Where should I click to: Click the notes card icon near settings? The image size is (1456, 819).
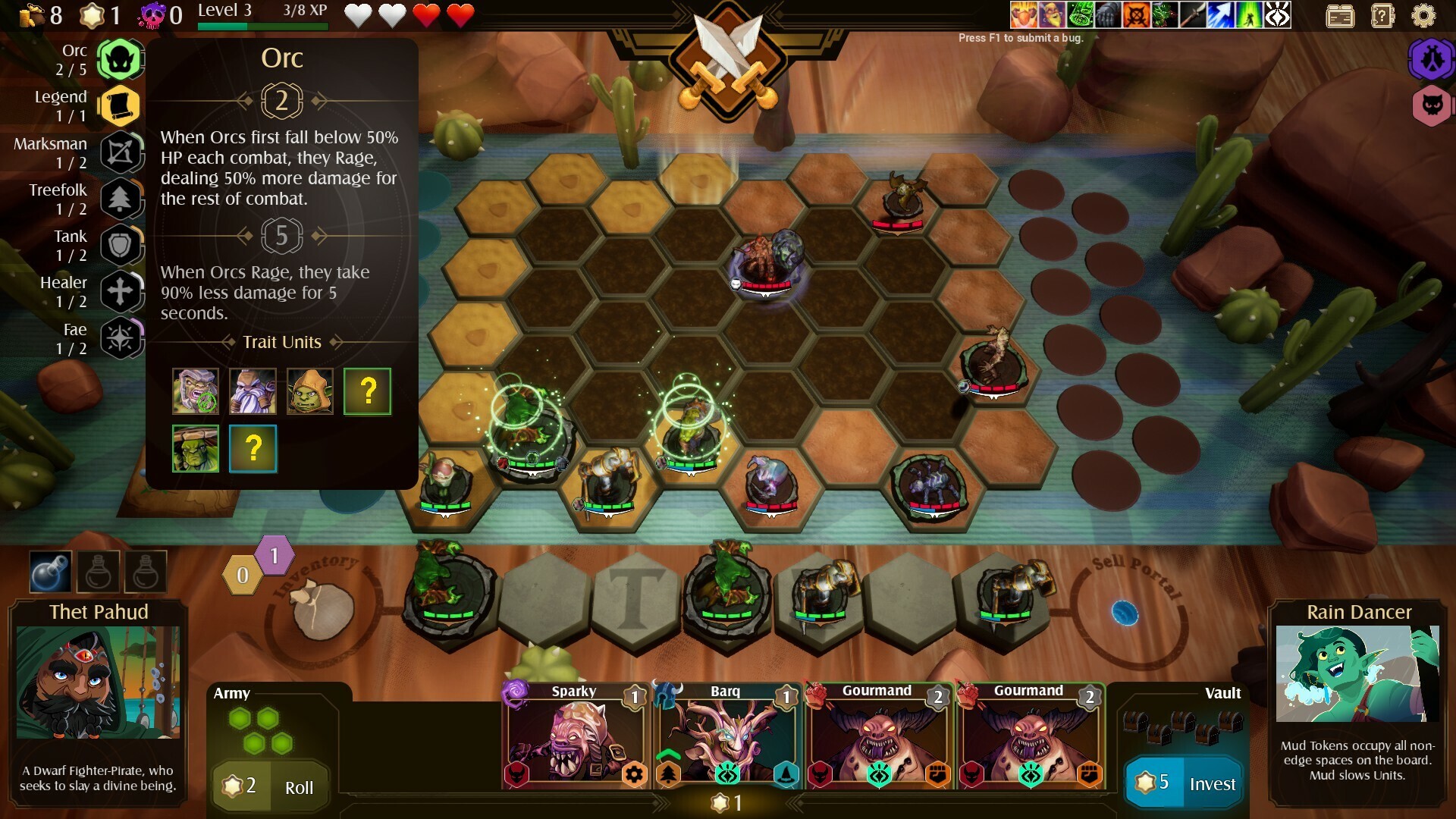pyautogui.click(x=1340, y=15)
